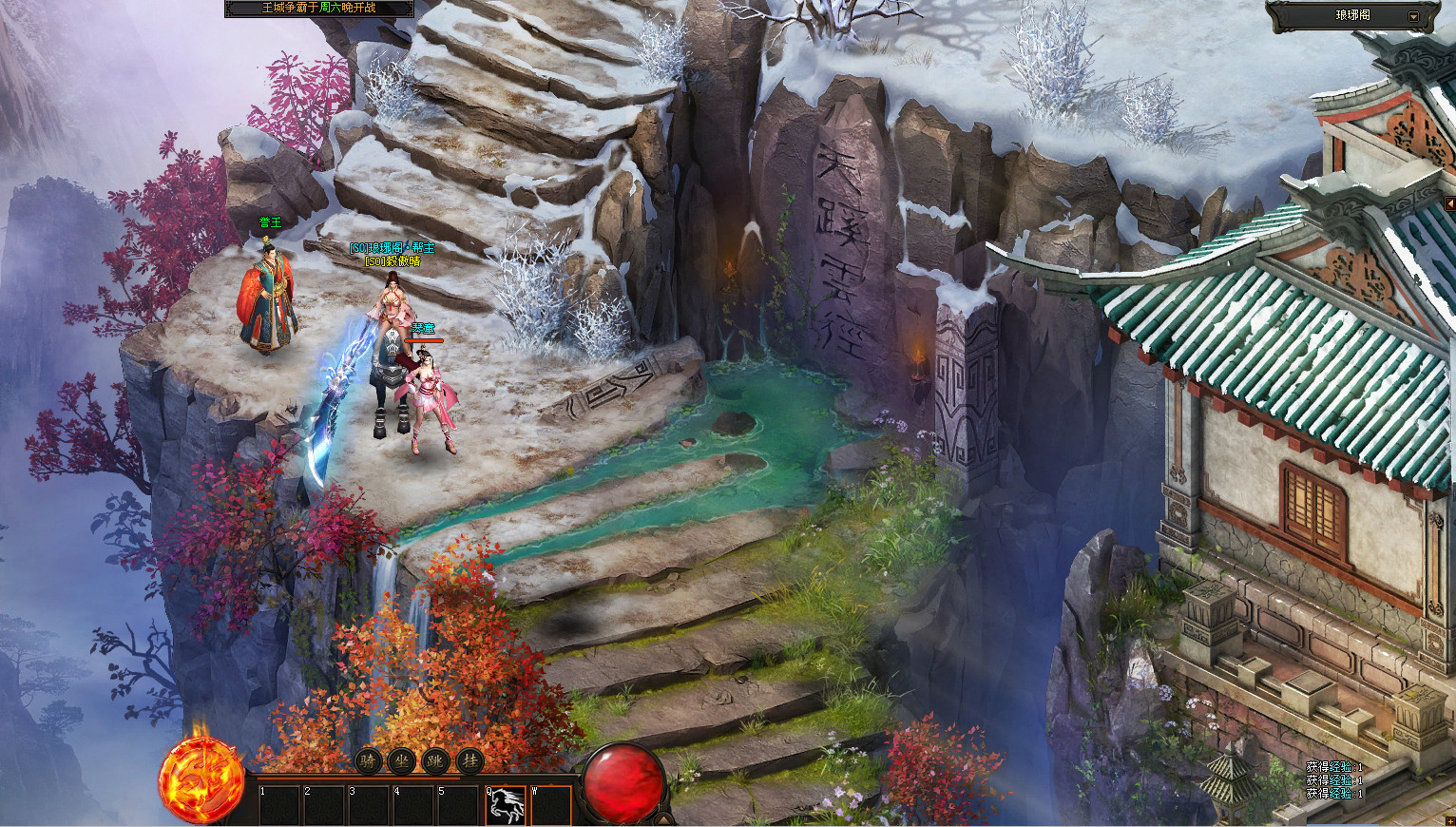Screen dimensions: 1456x827
Task: Open the 琅琊阁 map panel dropdown arrow
Action: [1413, 16]
